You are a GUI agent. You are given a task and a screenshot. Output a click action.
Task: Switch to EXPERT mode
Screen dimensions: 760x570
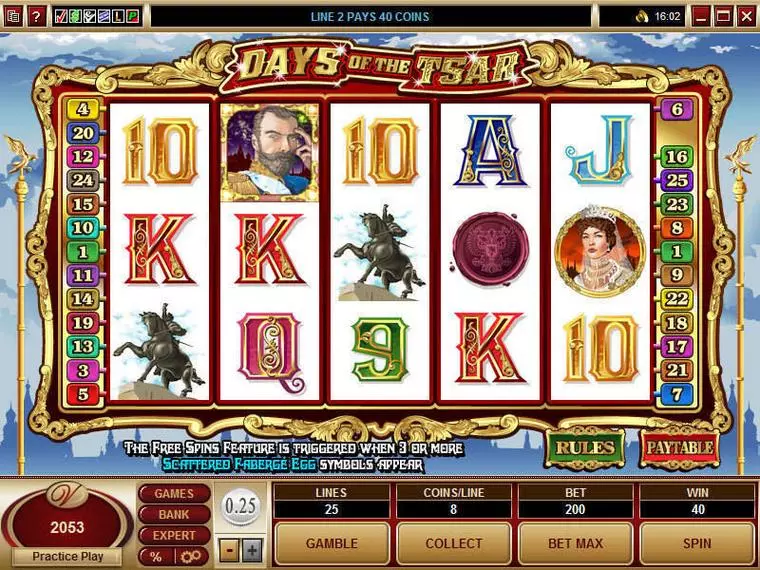[x=174, y=535]
